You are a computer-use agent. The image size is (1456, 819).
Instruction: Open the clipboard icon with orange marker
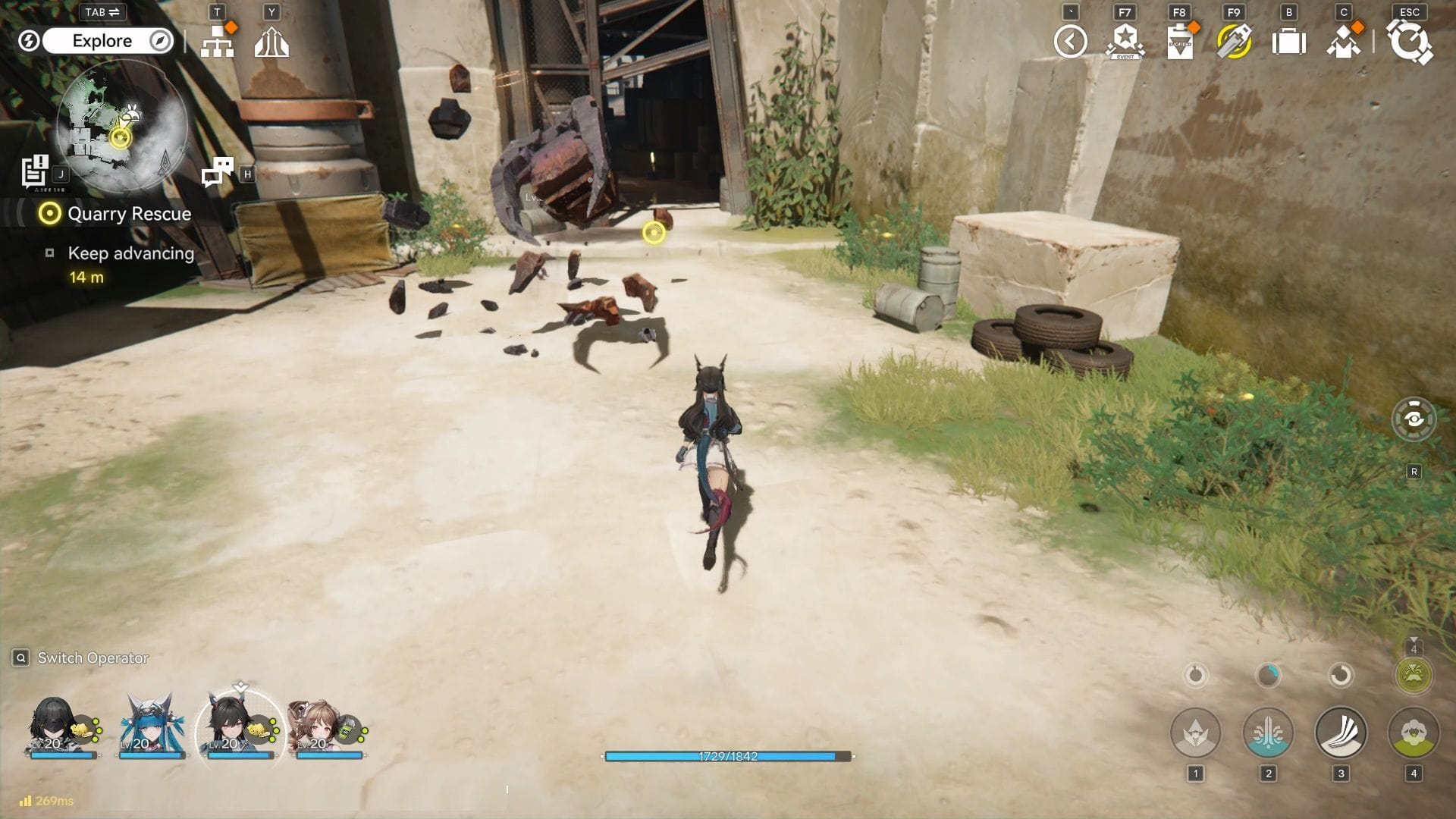pos(1180,42)
